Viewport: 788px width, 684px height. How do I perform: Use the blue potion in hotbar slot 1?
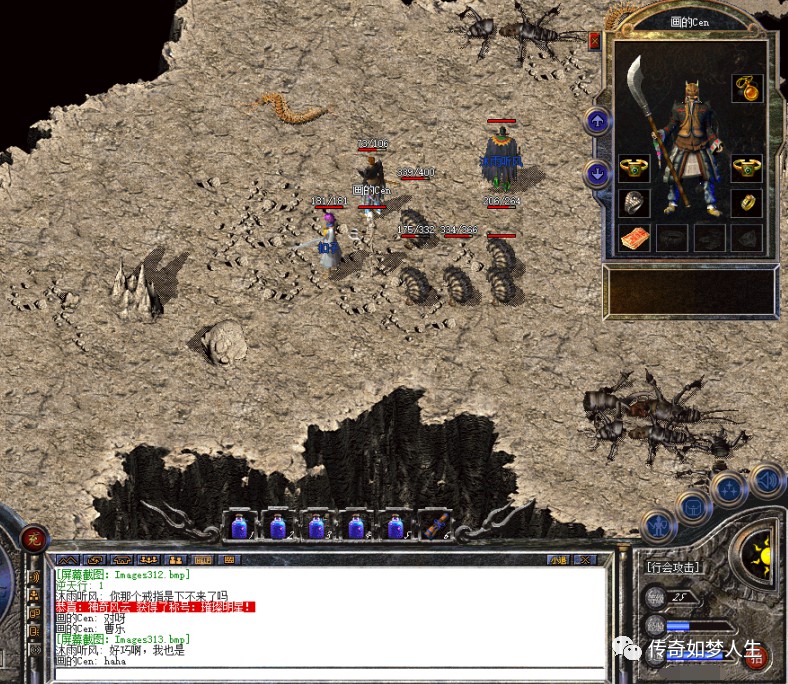pyautogui.click(x=239, y=526)
